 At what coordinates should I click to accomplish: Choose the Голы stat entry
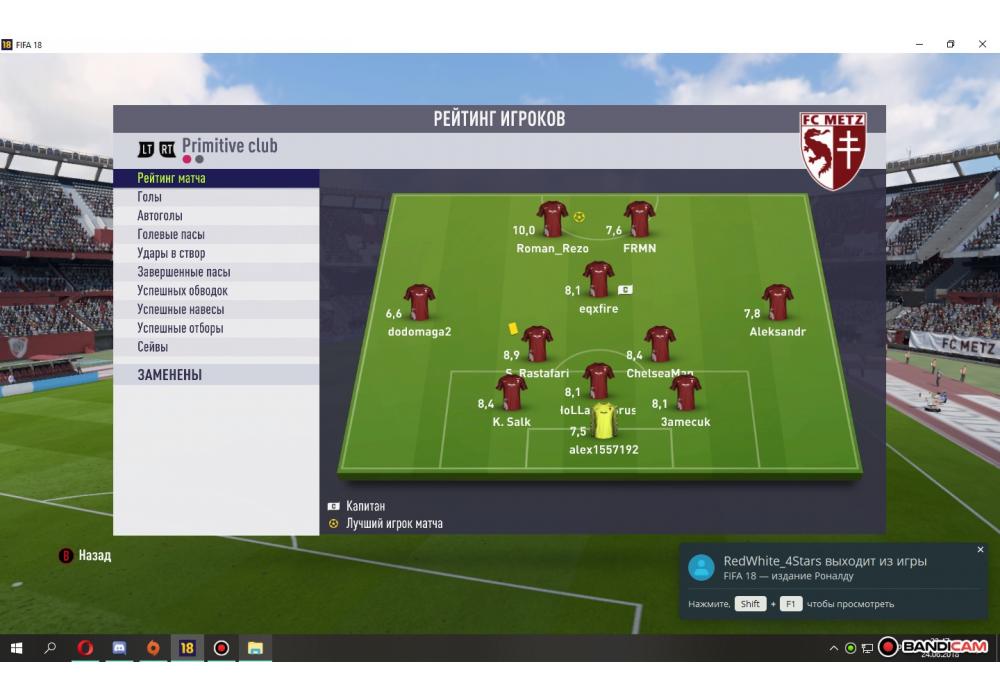click(150, 197)
